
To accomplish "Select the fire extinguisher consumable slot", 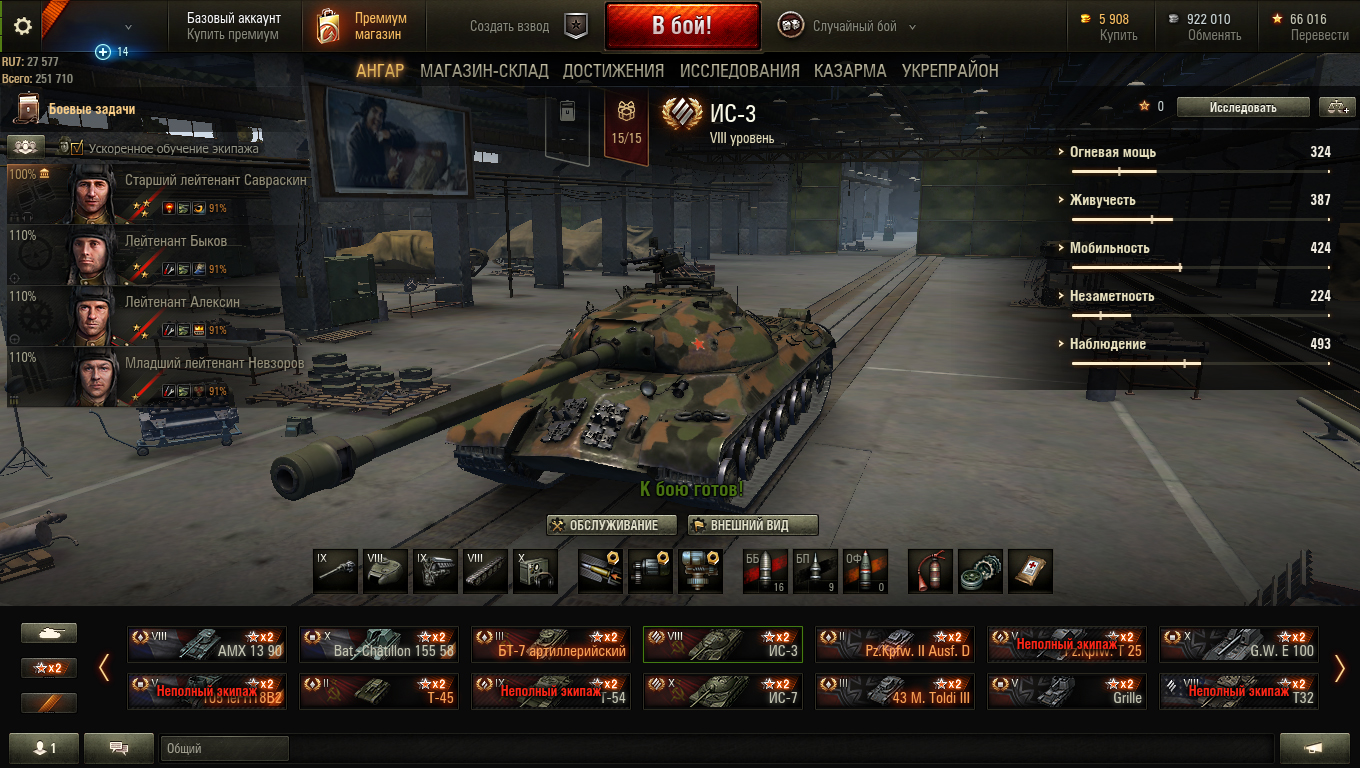I will (x=930, y=571).
